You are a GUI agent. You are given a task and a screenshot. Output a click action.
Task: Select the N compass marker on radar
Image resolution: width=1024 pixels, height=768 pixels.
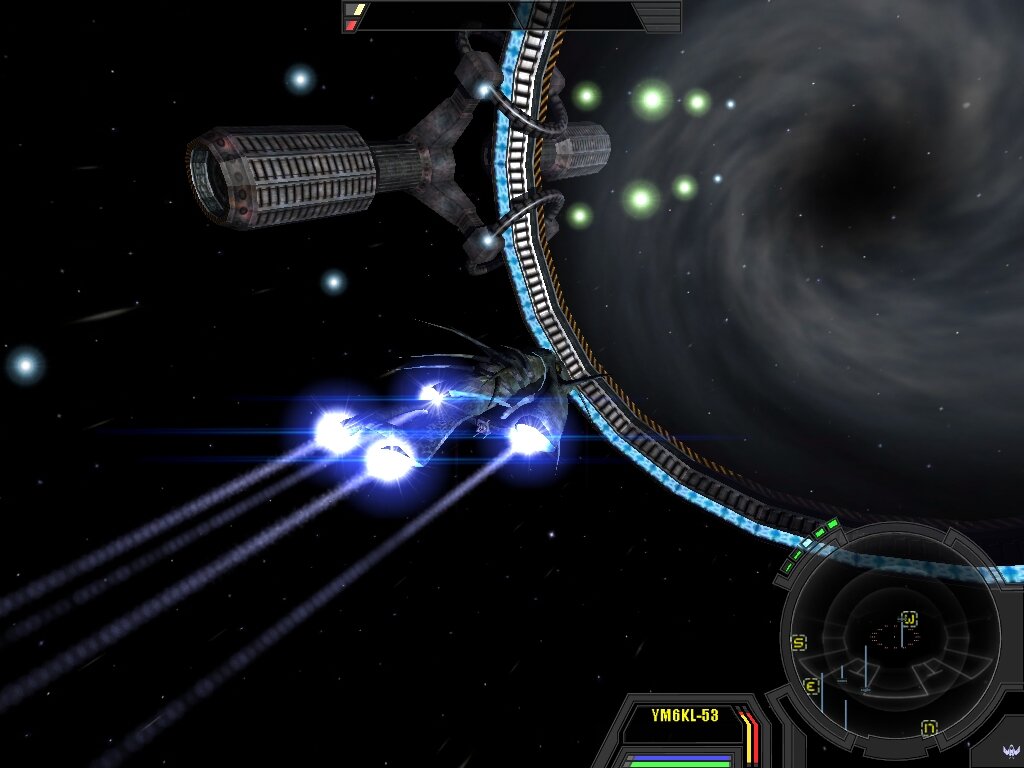point(929,728)
